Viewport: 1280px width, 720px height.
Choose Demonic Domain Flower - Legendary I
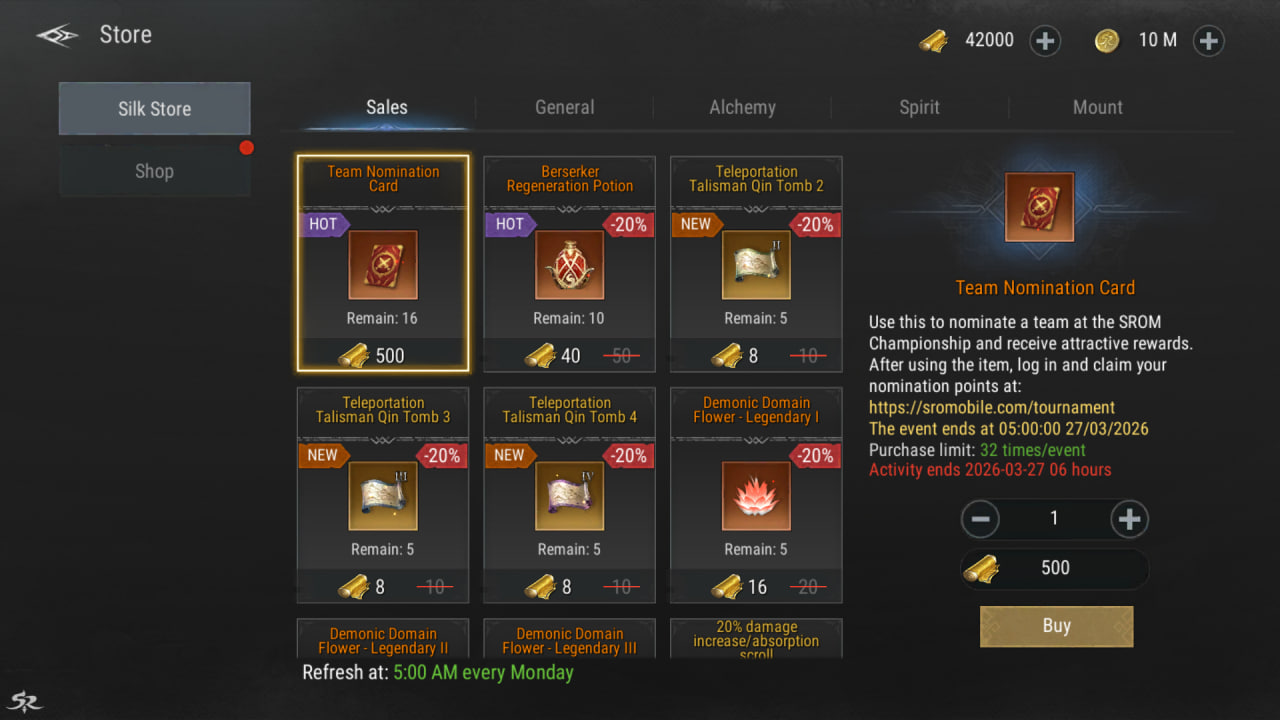coord(756,495)
